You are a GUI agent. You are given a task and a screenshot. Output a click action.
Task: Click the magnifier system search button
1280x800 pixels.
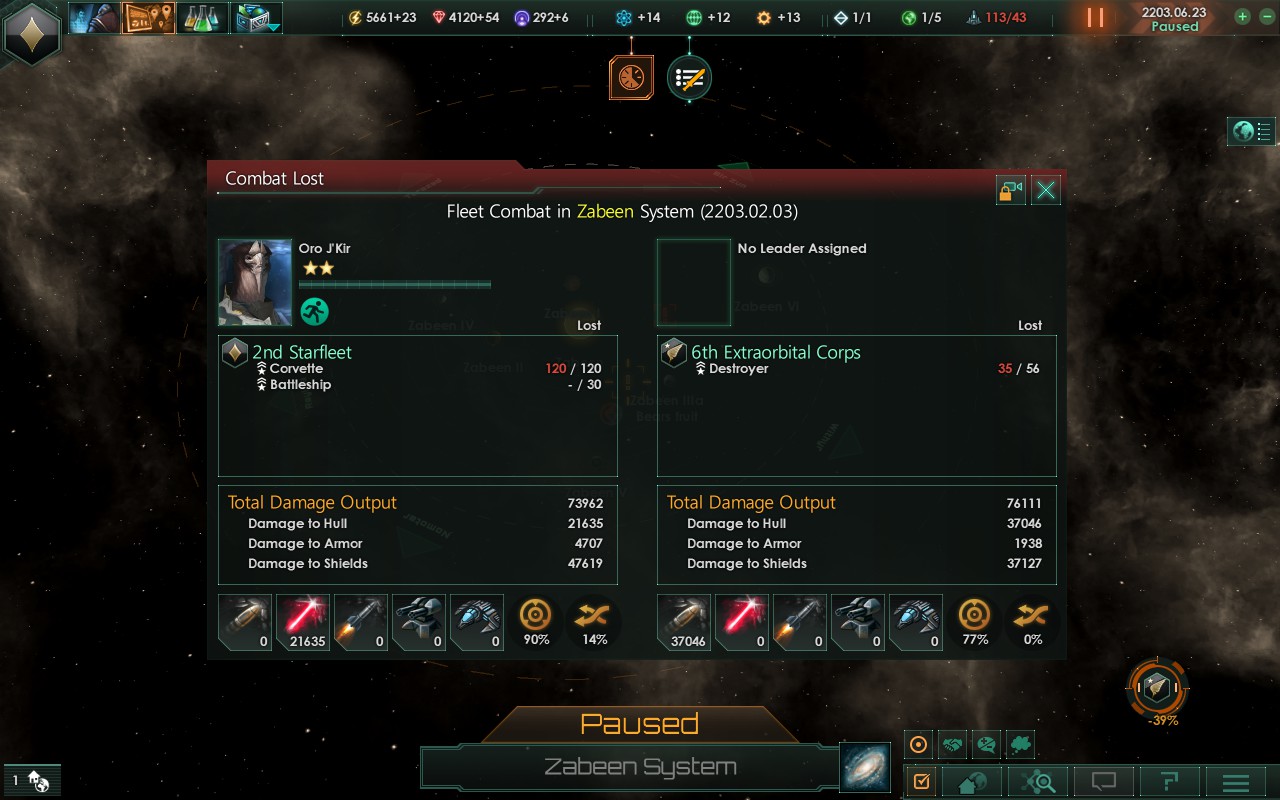[x=1039, y=782]
